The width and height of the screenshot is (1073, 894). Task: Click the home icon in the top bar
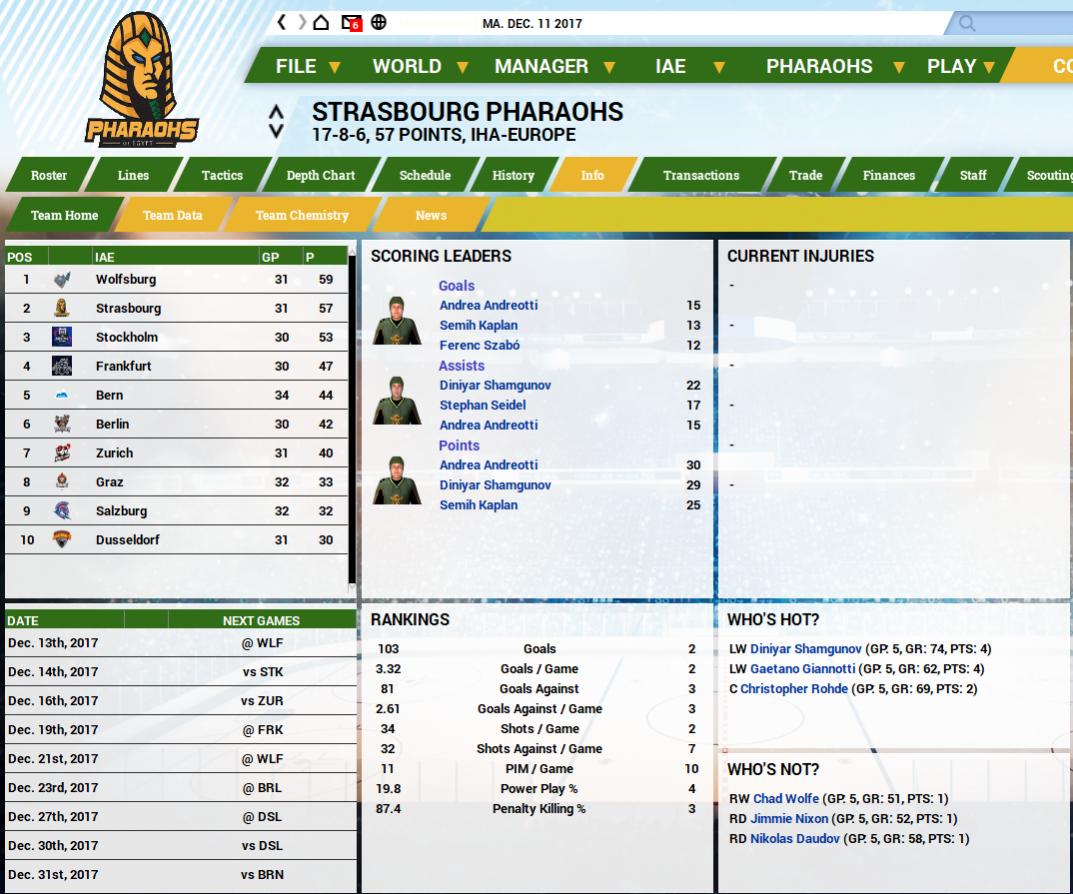click(321, 22)
